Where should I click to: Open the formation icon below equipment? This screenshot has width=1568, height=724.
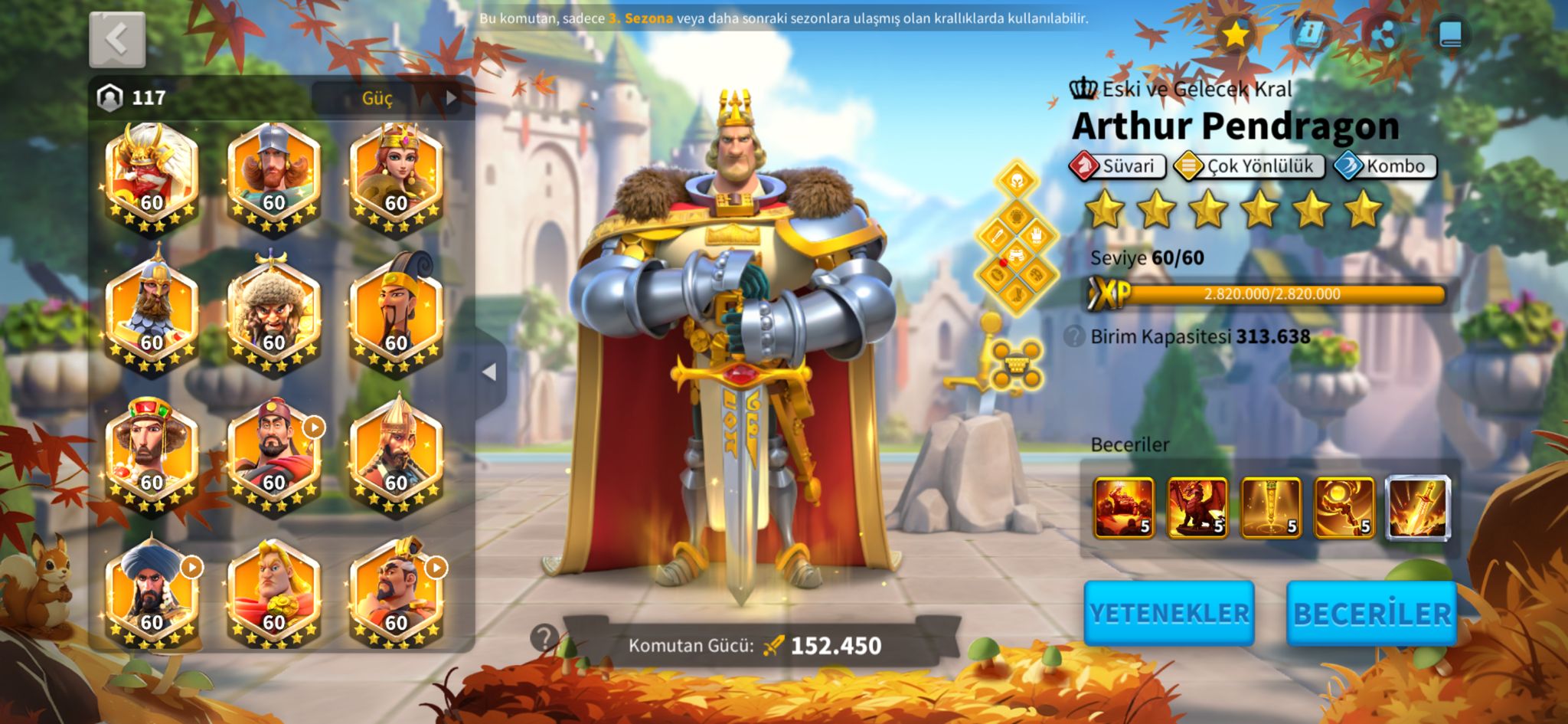pyautogui.click(x=1016, y=366)
